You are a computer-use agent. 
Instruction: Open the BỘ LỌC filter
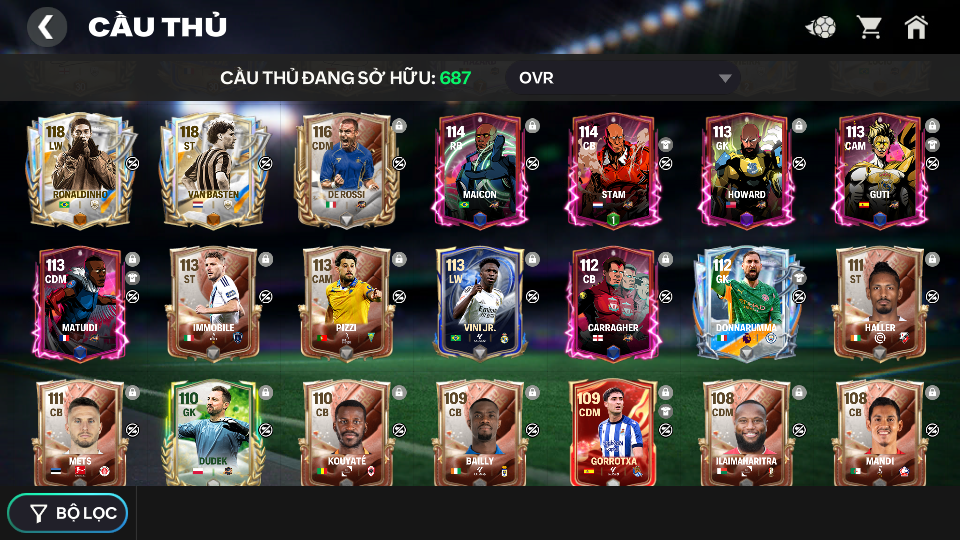pos(68,513)
